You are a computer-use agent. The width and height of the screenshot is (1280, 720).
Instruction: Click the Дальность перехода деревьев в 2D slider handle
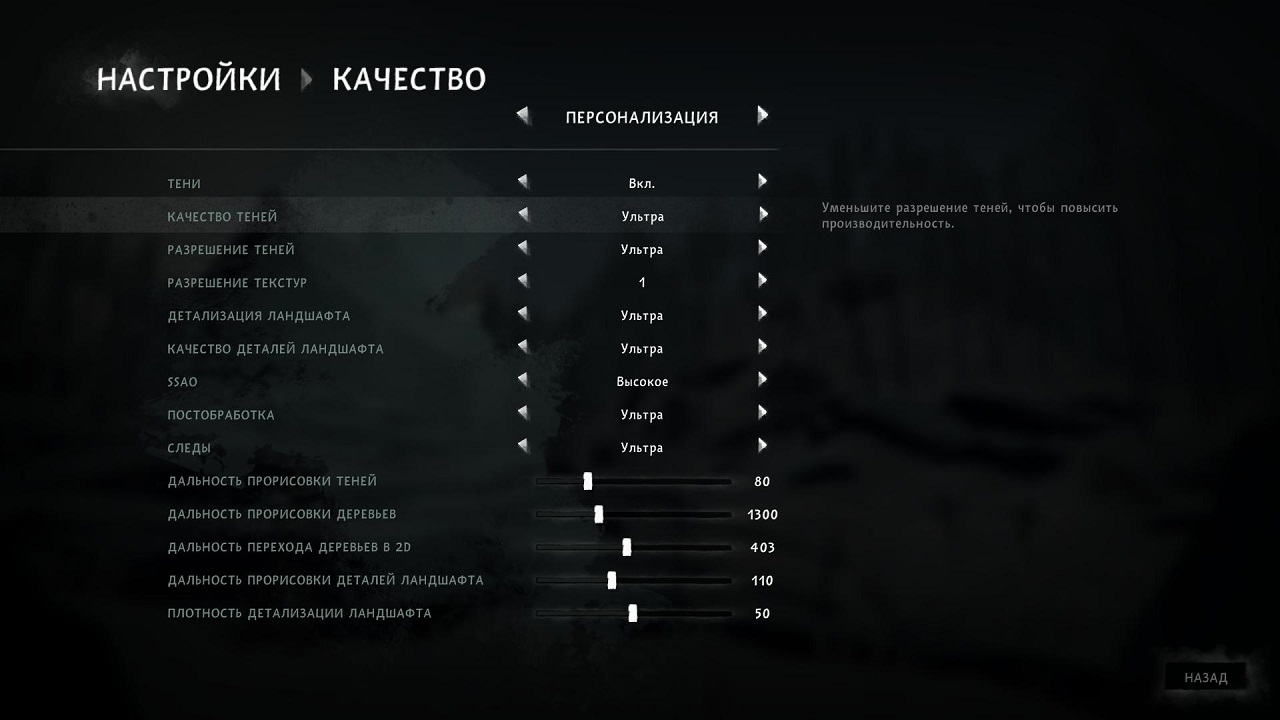pyautogui.click(x=627, y=547)
